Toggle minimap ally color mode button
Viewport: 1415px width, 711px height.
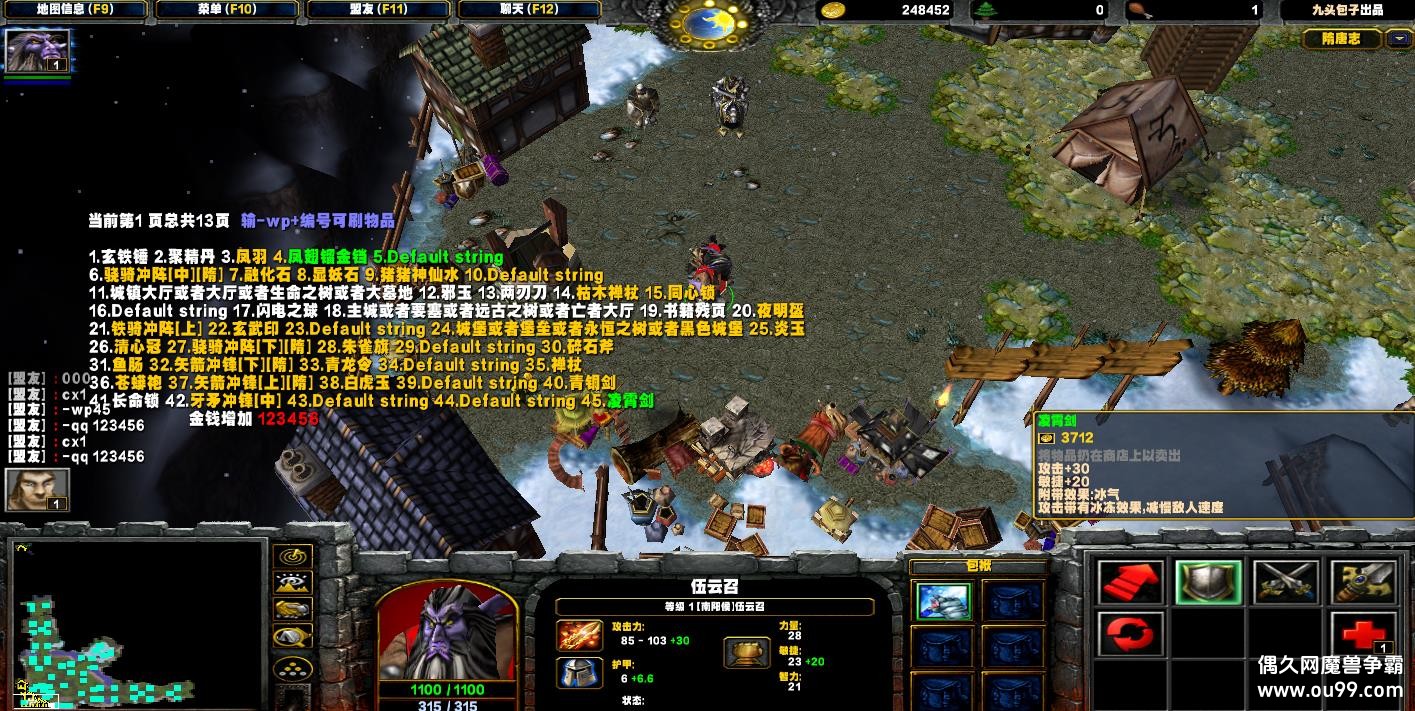[x=292, y=609]
